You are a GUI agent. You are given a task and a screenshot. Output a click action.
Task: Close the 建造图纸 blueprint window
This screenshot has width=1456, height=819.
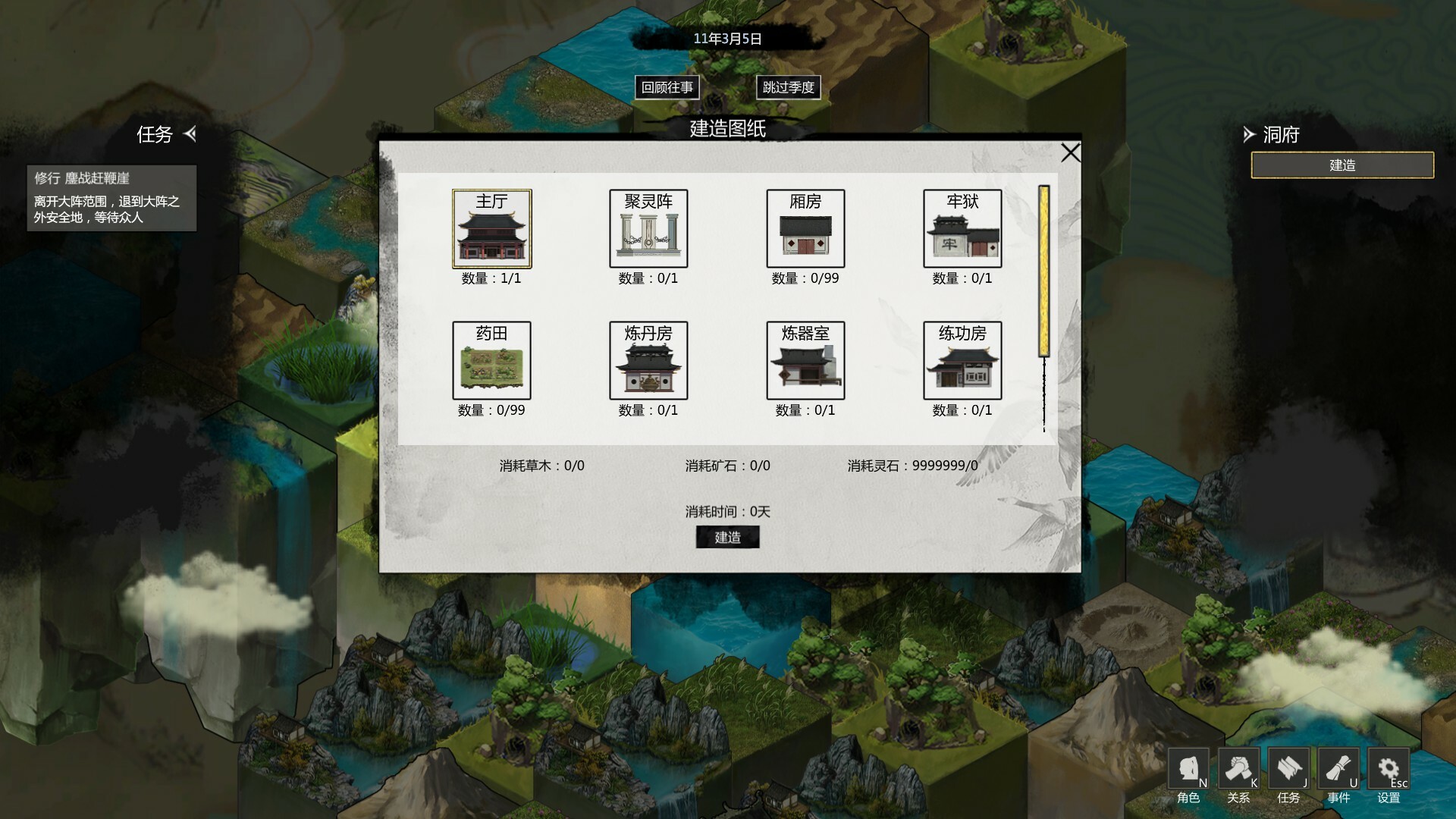click(x=1070, y=153)
